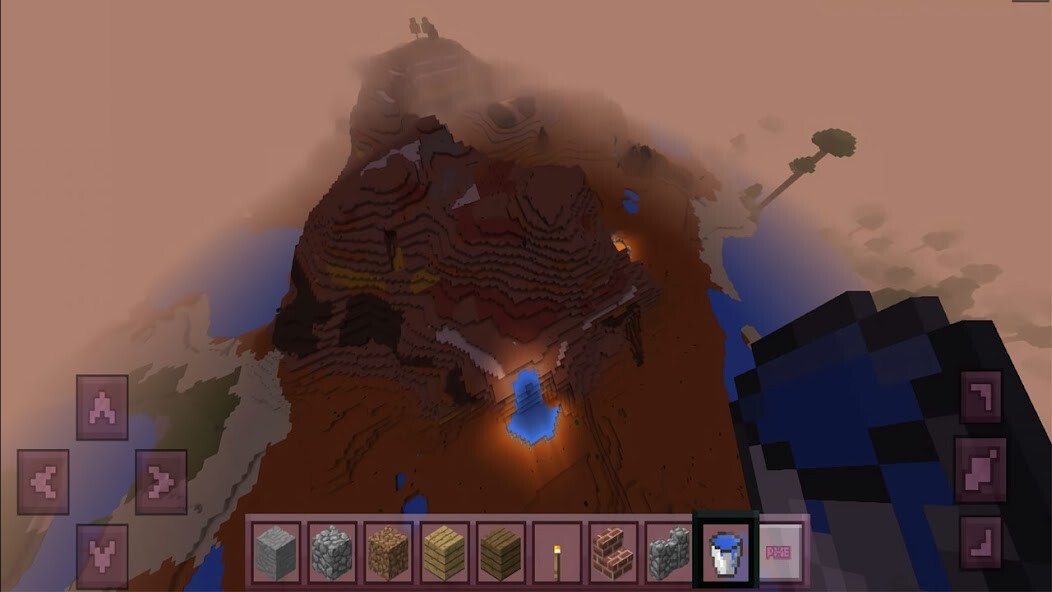Tap the move left arrow
The width and height of the screenshot is (1052, 592).
pyautogui.click(x=43, y=482)
